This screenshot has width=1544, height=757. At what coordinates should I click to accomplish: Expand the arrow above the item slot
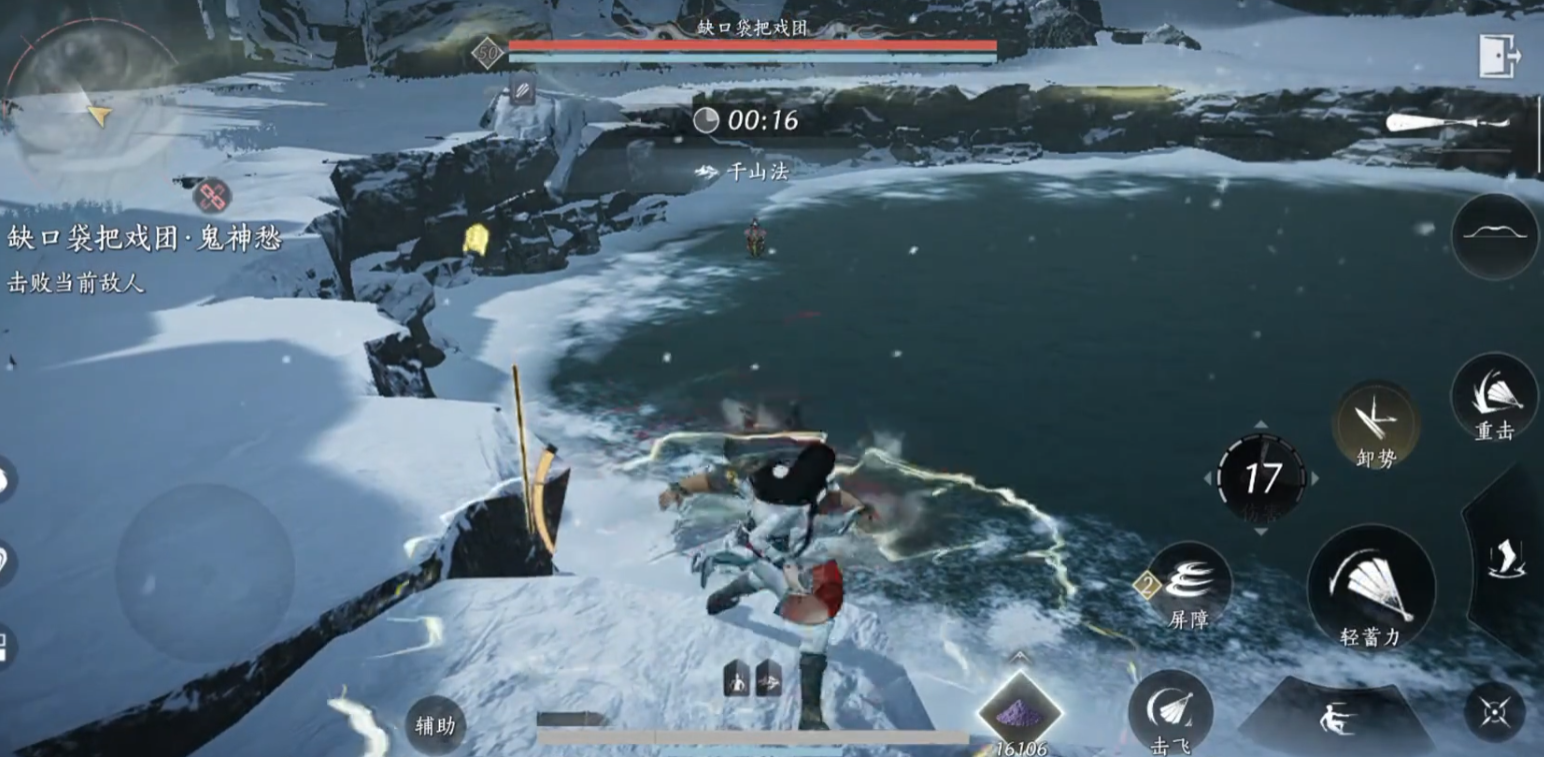click(x=1019, y=657)
